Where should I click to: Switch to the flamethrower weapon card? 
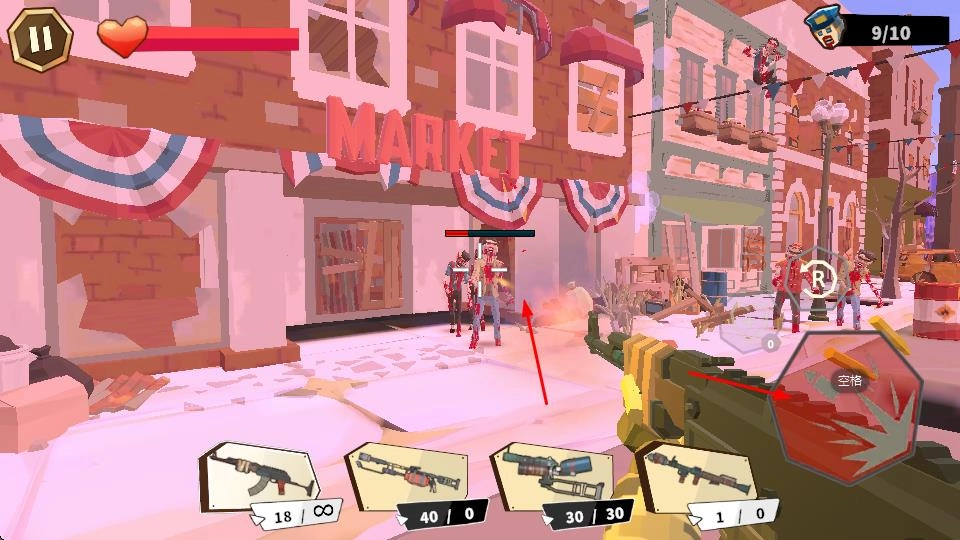pyautogui.click(x=407, y=475)
